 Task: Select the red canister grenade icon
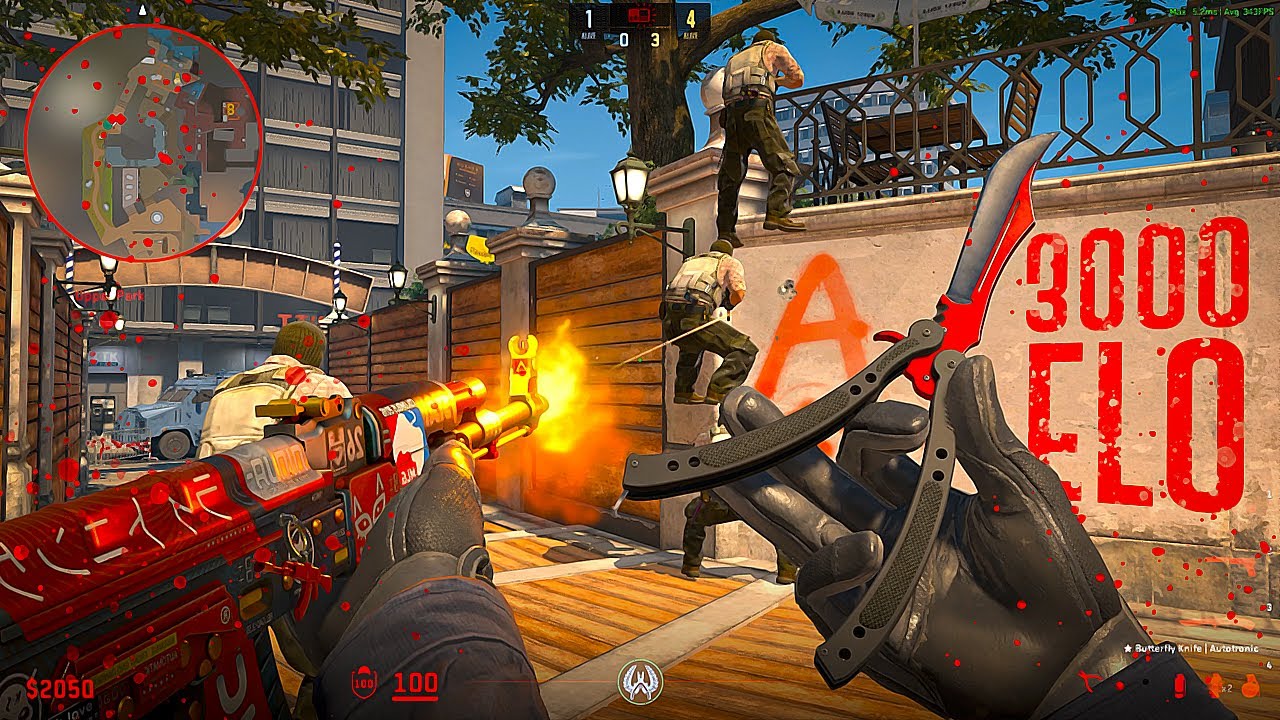[x=1179, y=687]
